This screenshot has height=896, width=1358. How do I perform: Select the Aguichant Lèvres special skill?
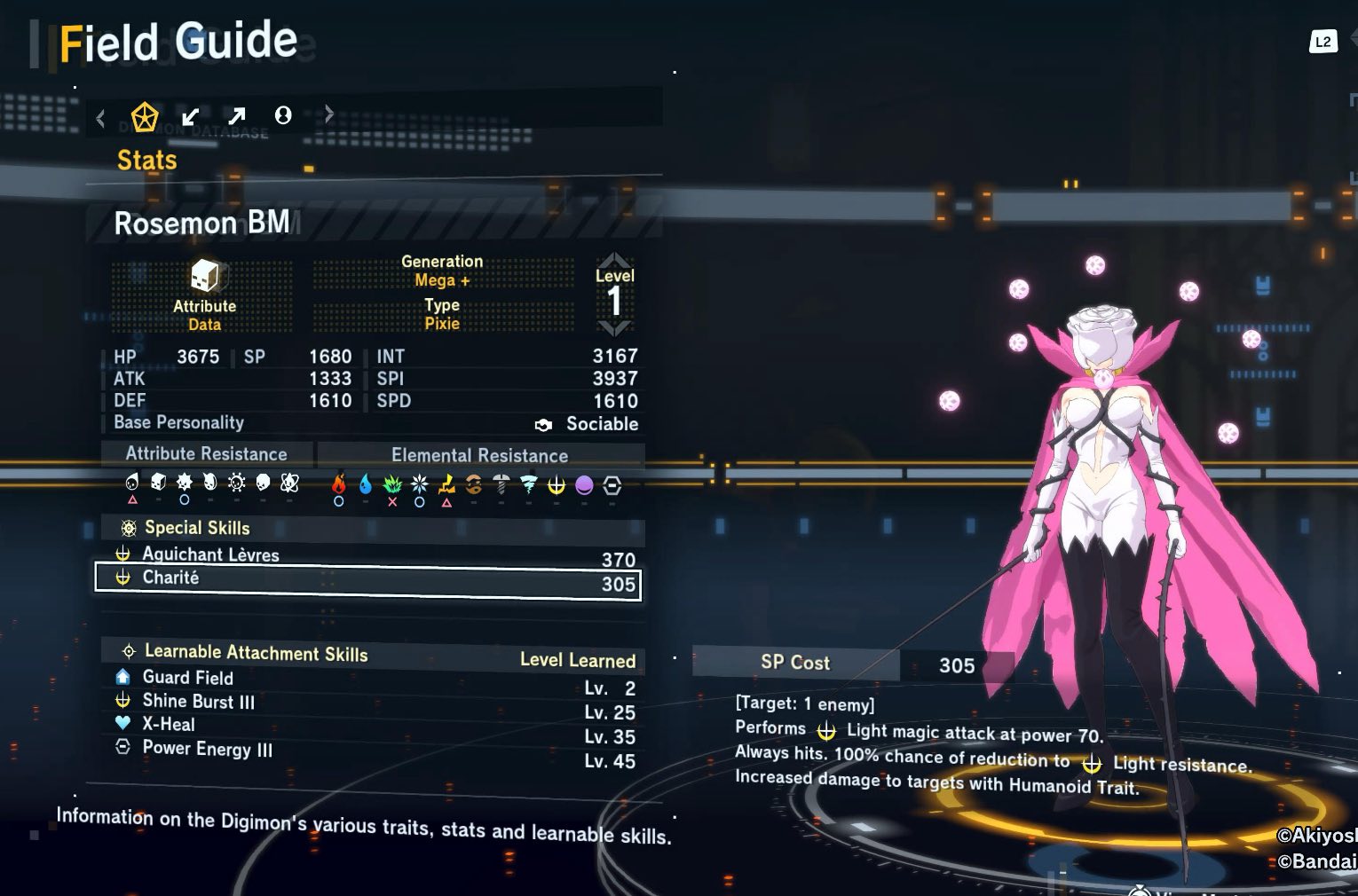pos(367,555)
